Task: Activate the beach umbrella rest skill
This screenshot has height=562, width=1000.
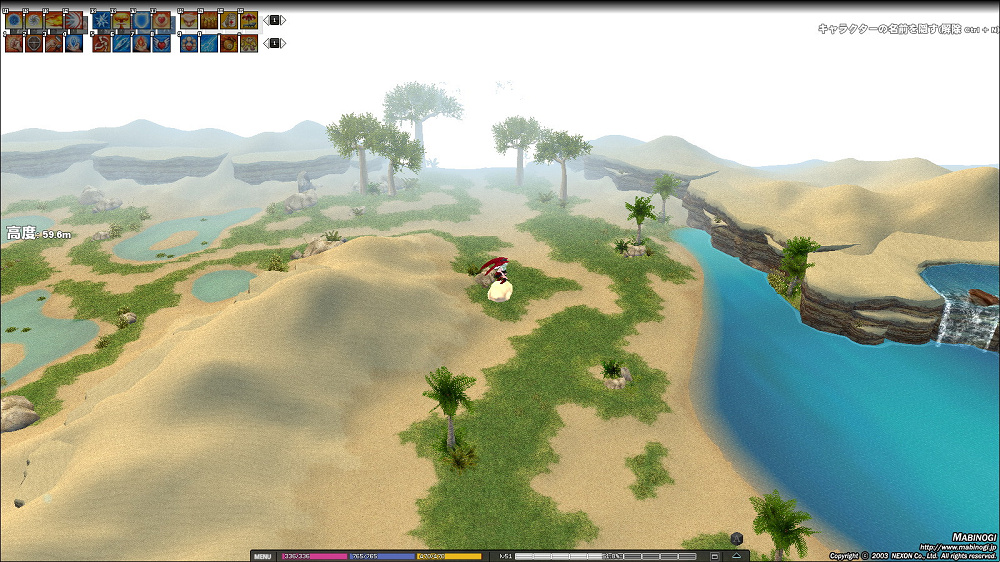Action: click(249, 21)
